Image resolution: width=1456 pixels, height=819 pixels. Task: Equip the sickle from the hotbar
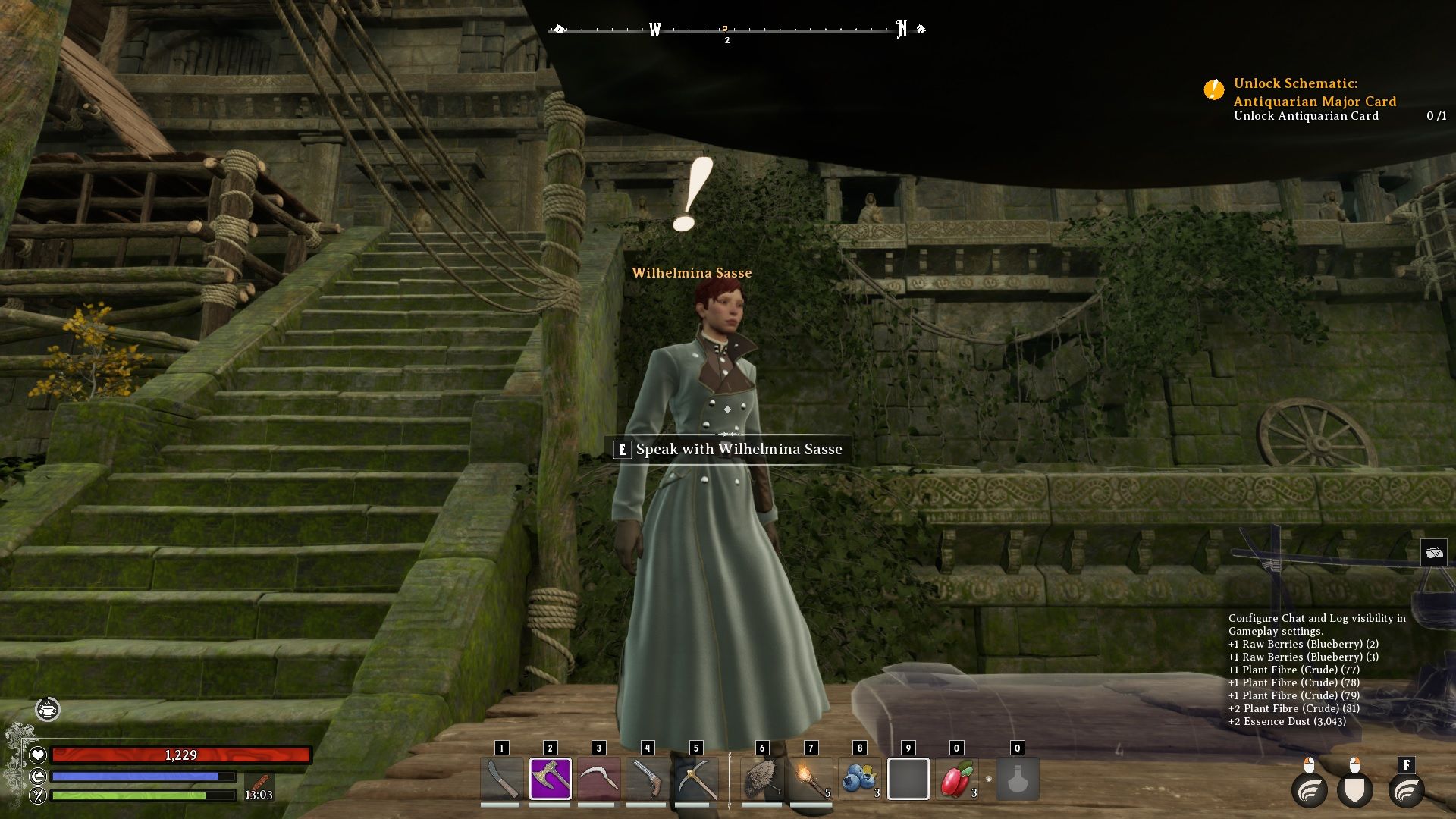[598, 779]
